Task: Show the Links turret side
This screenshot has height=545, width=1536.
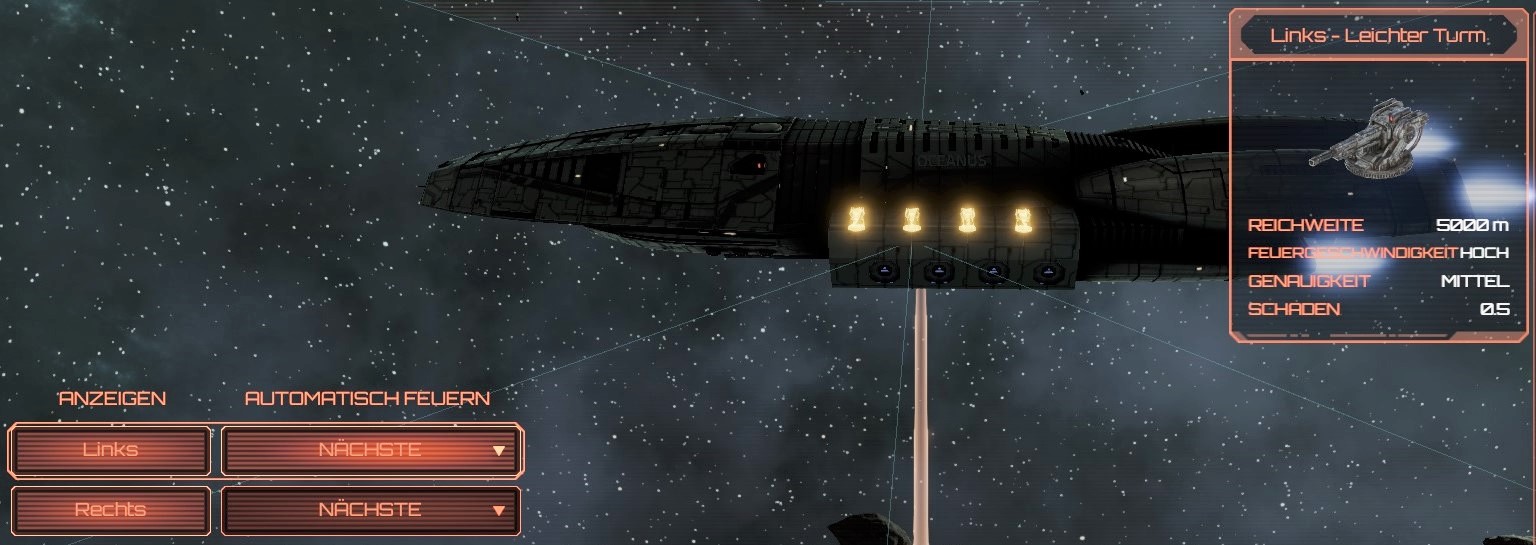Action: point(111,450)
